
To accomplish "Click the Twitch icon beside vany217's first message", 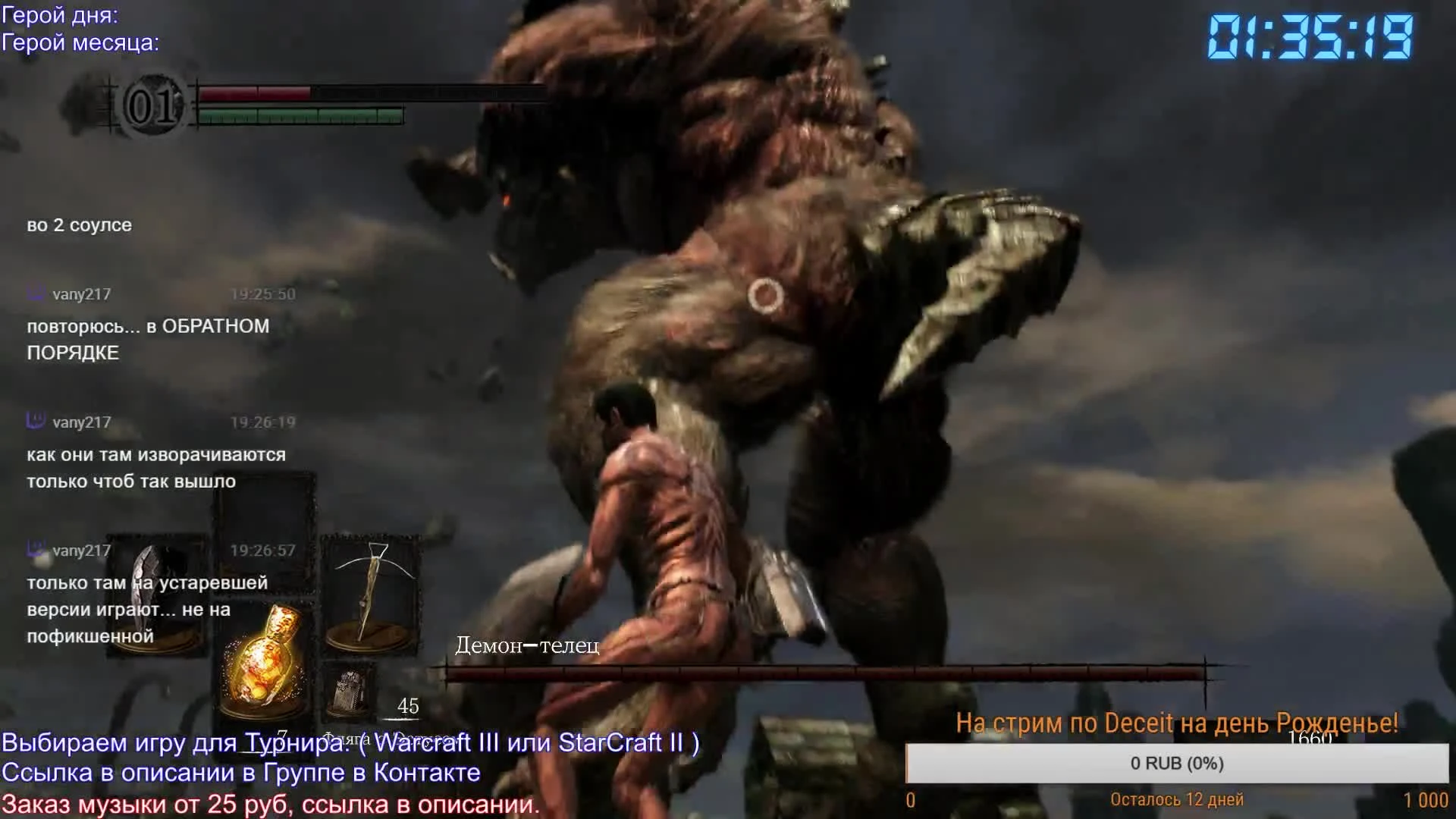I will click(33, 294).
